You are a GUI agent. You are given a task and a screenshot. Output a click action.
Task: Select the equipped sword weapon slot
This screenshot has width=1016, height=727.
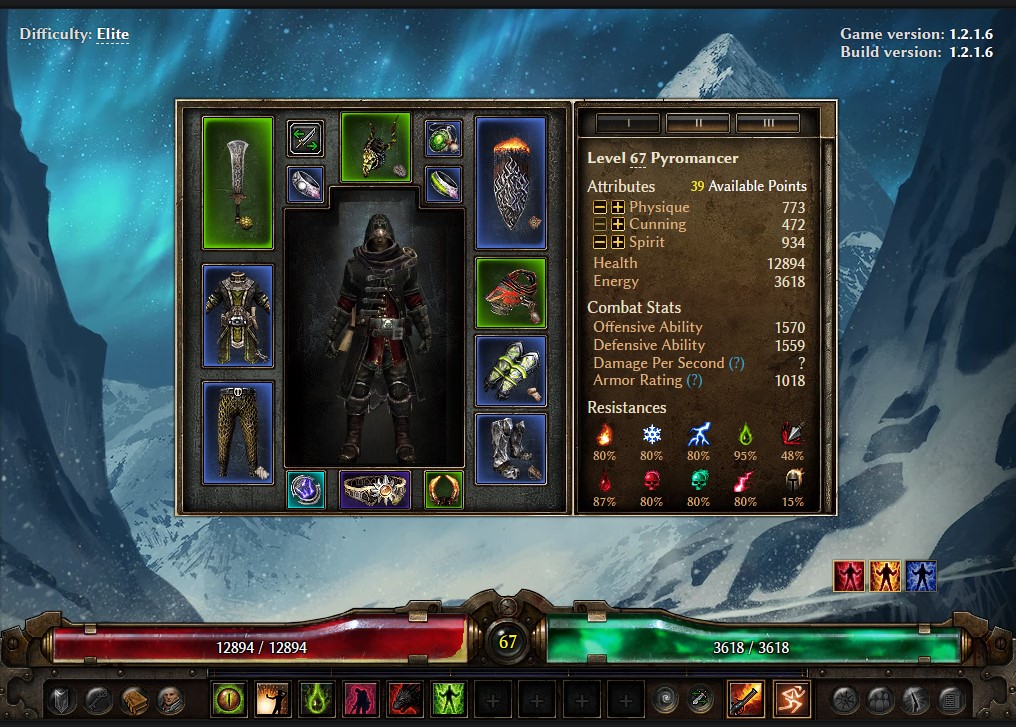[237, 182]
